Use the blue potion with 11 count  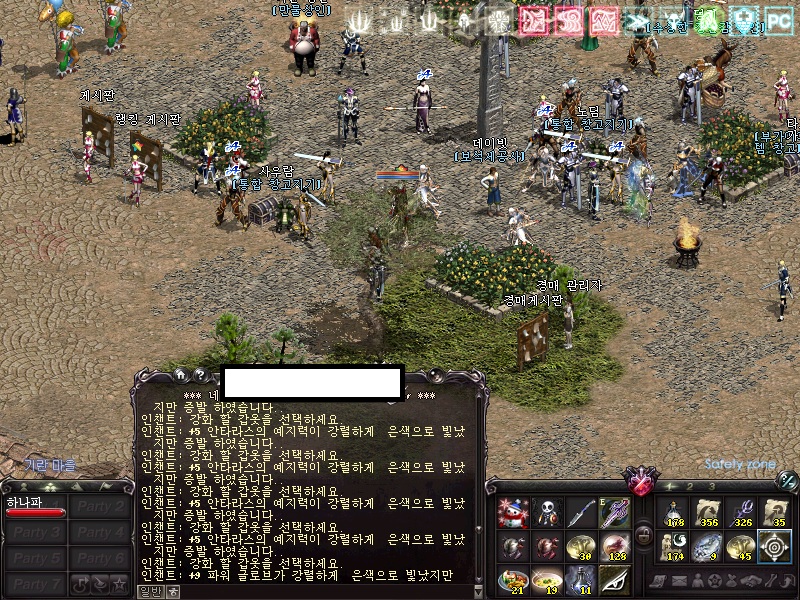[581, 580]
